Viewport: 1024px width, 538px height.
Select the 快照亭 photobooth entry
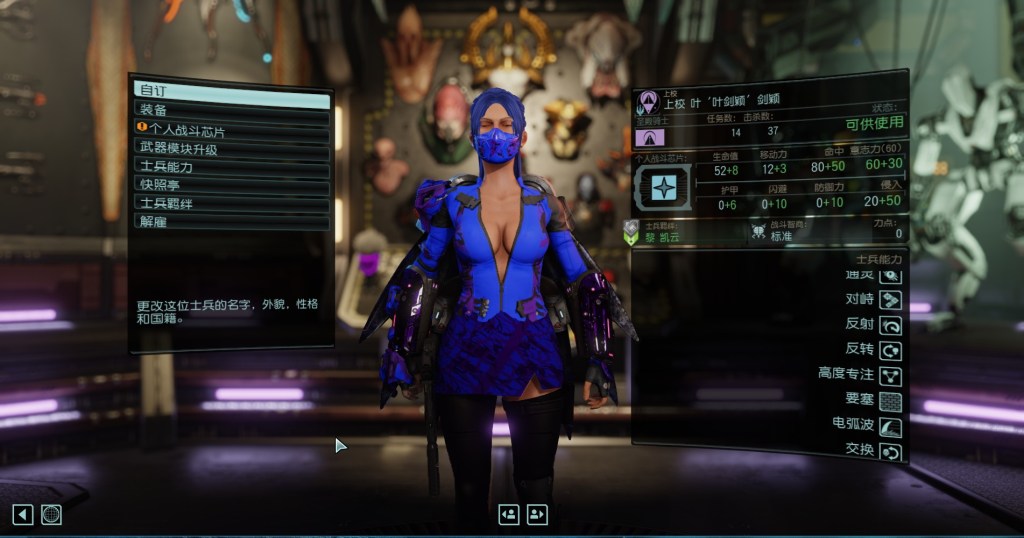click(x=231, y=185)
